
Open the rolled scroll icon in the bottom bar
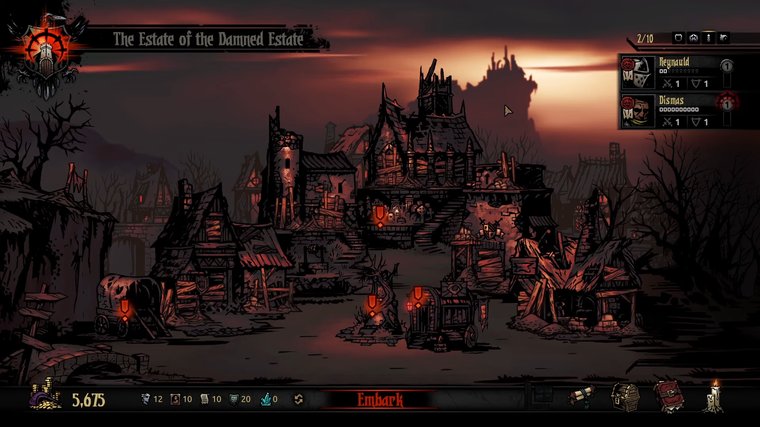[x=582, y=397]
